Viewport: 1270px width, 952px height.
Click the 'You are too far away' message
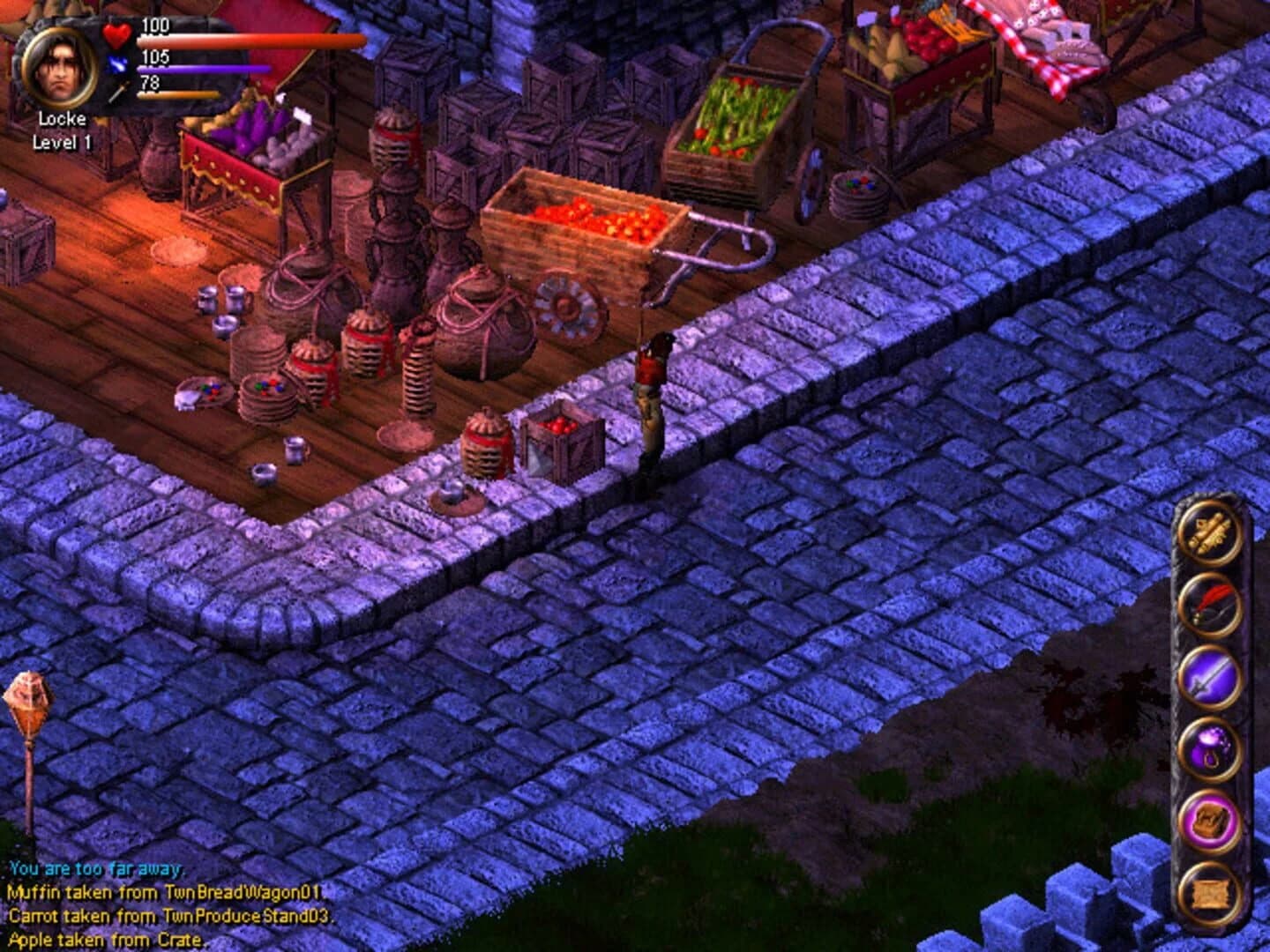[x=97, y=869]
